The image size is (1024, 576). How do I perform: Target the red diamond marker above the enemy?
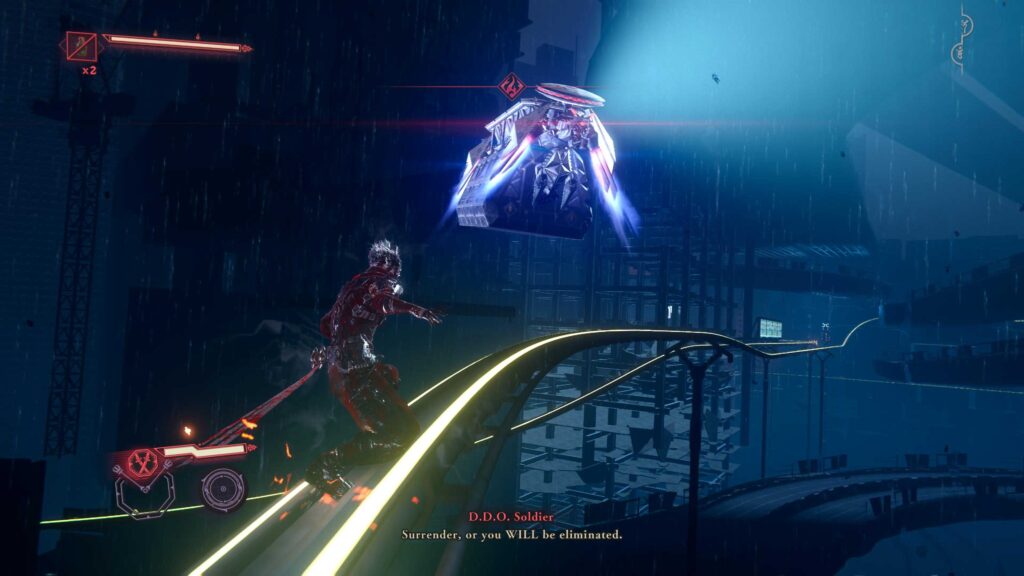tap(511, 86)
